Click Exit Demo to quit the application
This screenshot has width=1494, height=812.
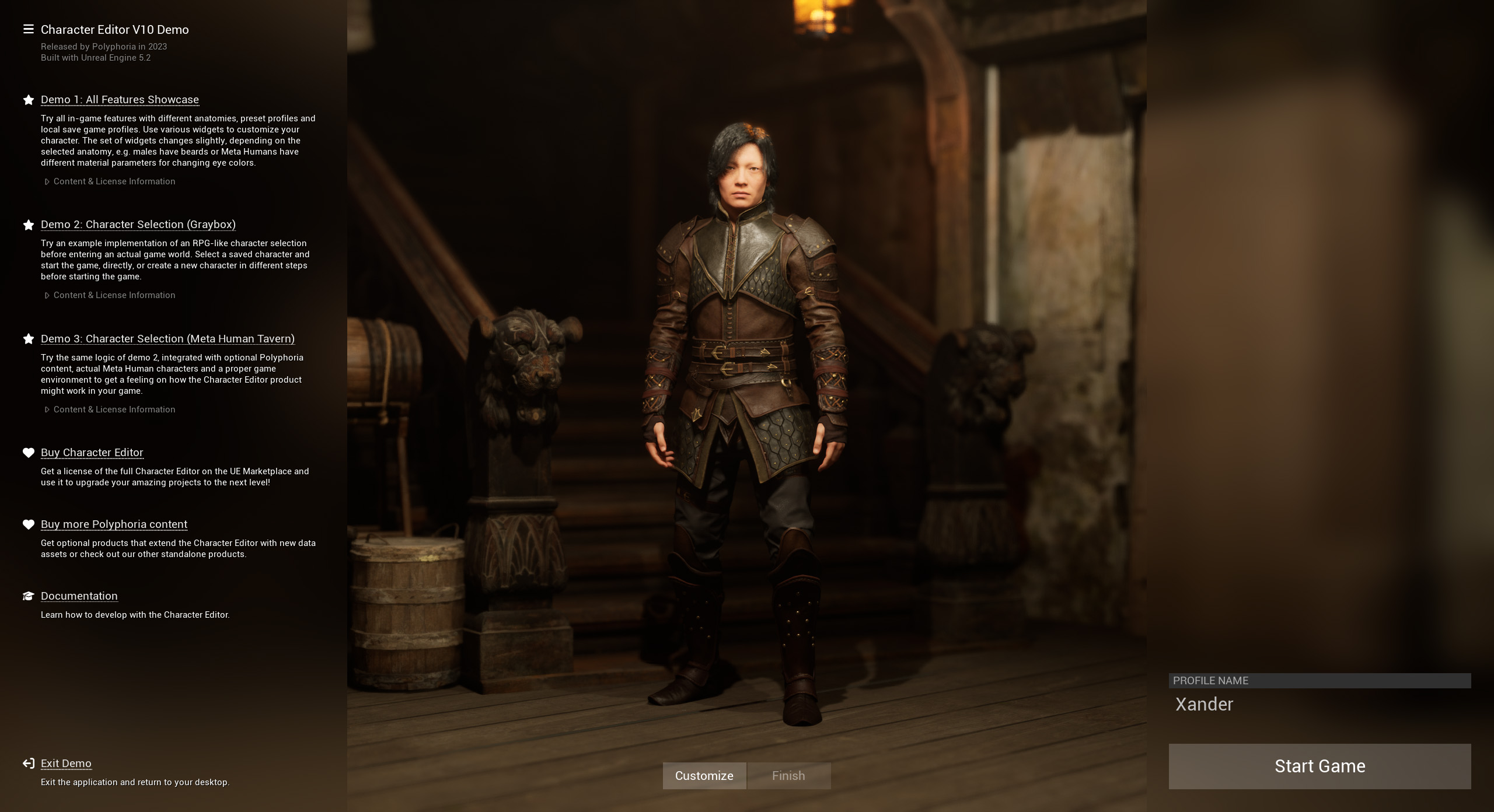pos(66,763)
